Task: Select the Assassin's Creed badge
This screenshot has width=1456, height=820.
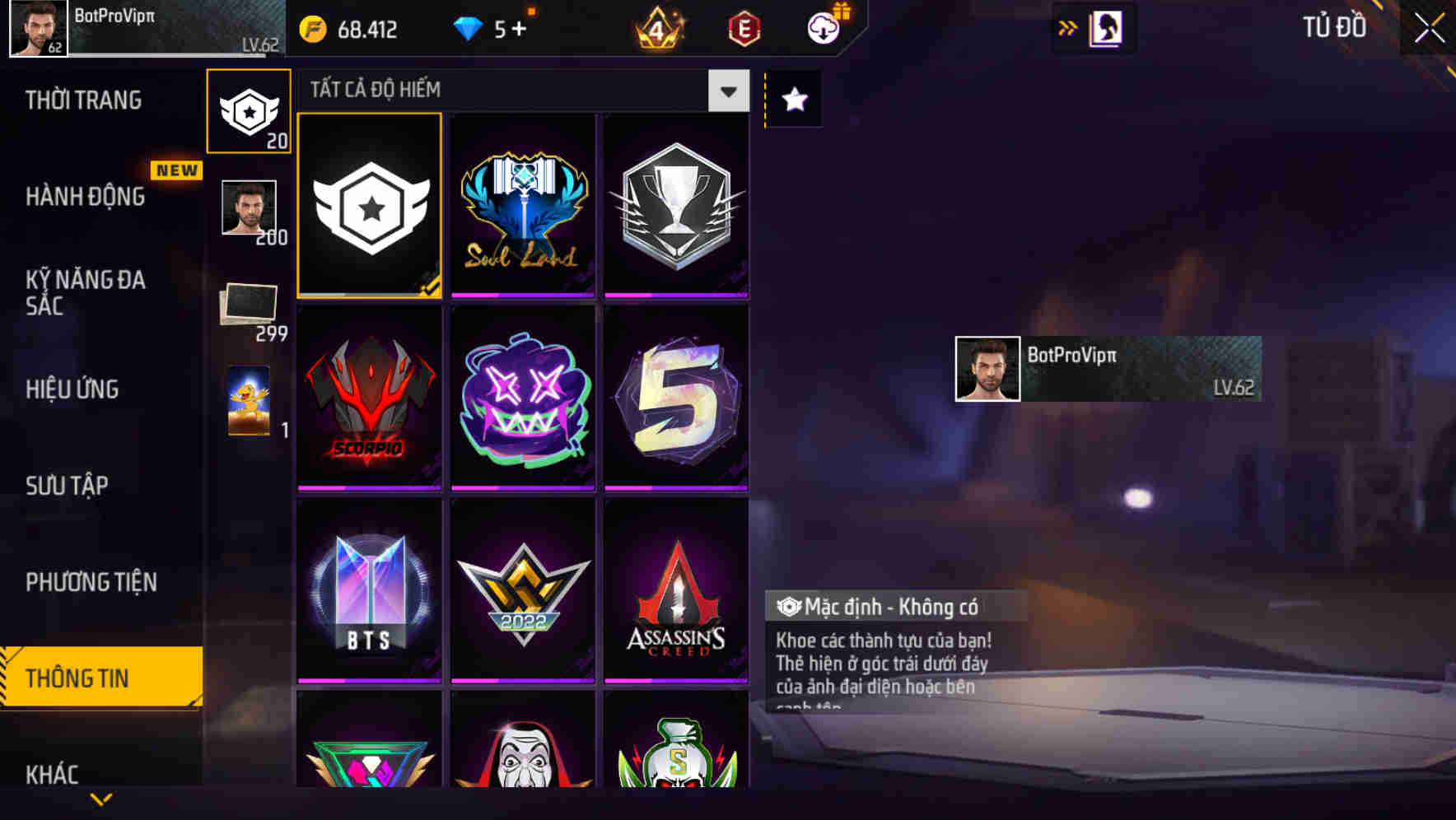Action: [x=677, y=591]
